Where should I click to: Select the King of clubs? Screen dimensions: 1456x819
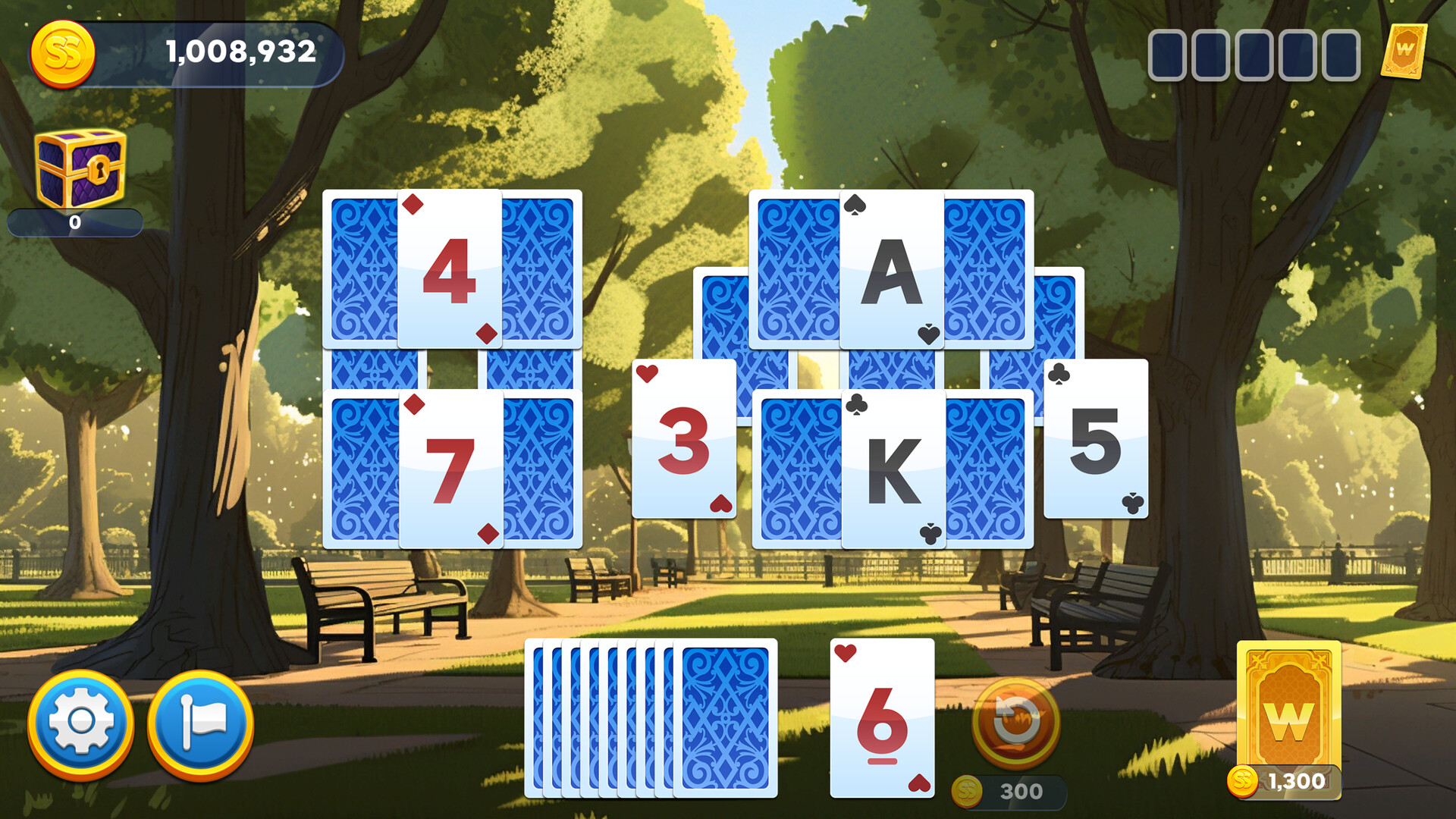point(893,466)
